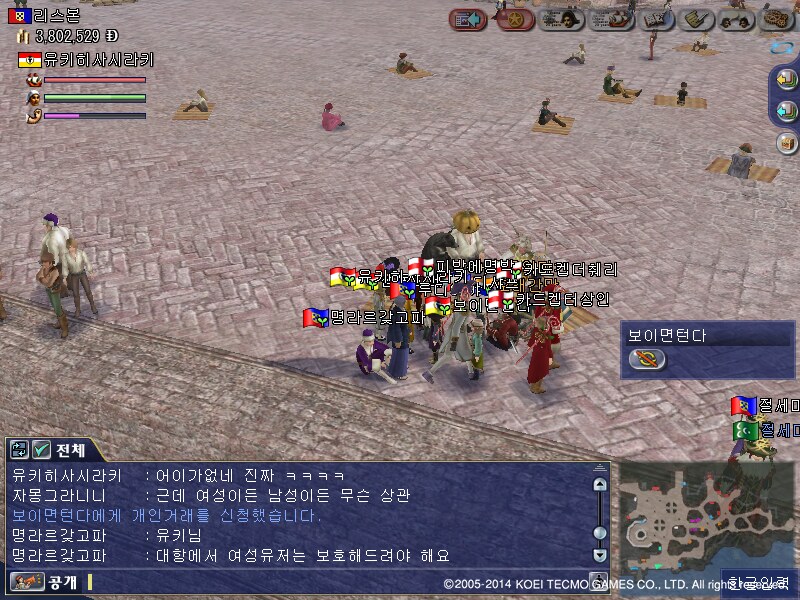Click the treasure chest side button
The height and width of the screenshot is (600, 800).
point(787,142)
